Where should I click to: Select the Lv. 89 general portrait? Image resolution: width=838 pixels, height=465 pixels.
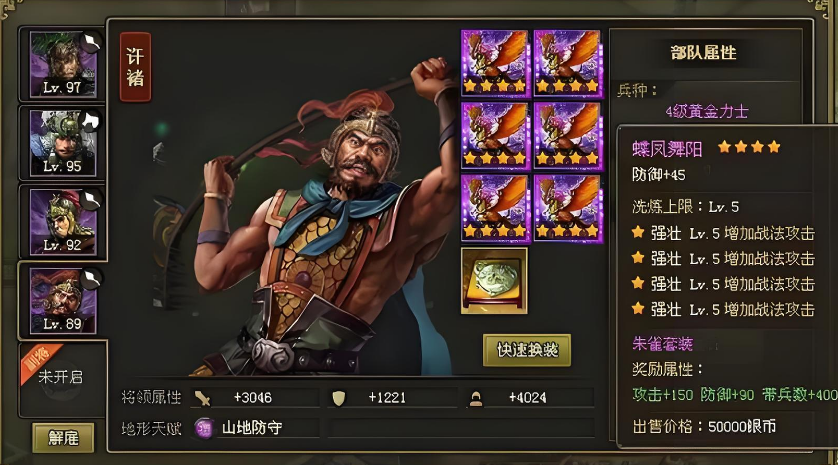click(x=62, y=299)
